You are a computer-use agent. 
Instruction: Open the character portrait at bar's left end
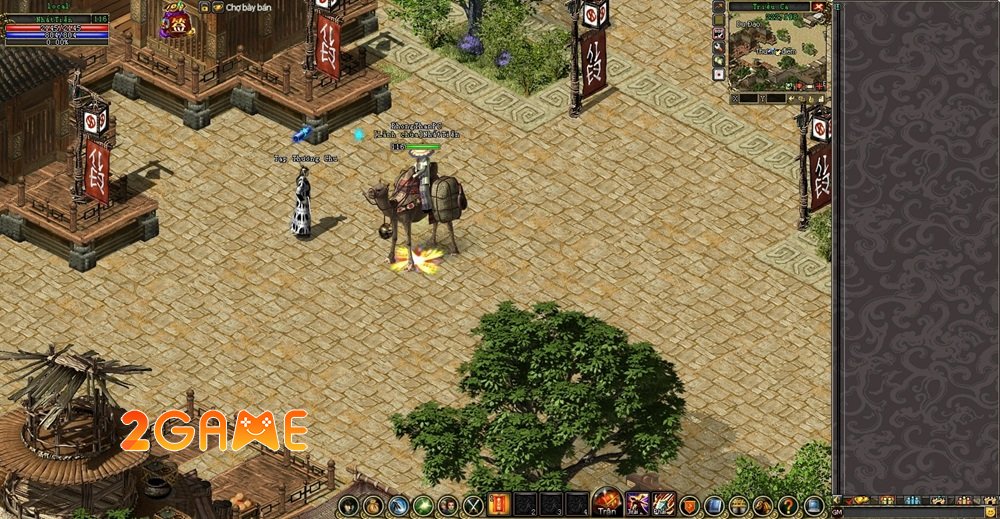pos(348,506)
